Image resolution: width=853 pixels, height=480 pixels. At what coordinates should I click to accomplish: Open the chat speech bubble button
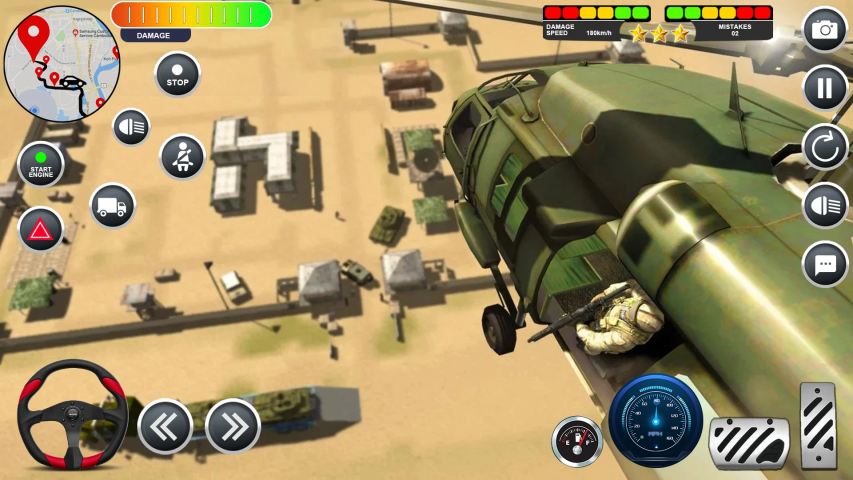pyautogui.click(x=825, y=265)
